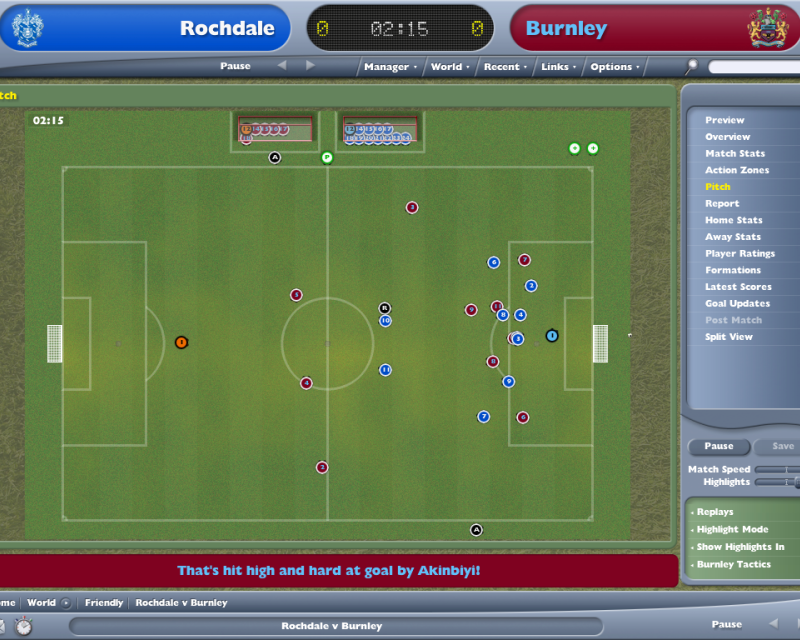
Task: Switch to Split View
Action: click(729, 337)
